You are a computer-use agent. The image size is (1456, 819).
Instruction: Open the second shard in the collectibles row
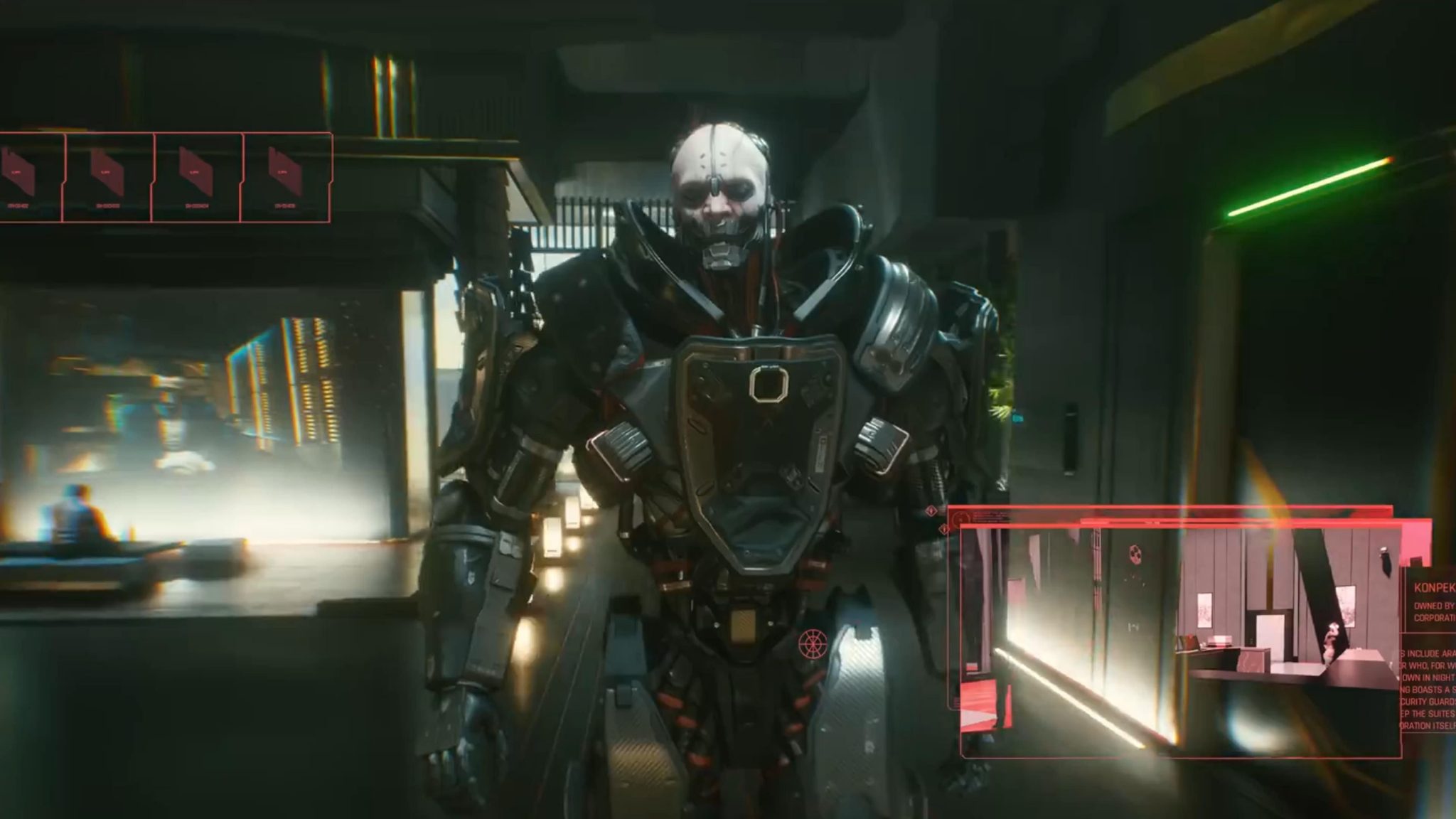coord(107,172)
